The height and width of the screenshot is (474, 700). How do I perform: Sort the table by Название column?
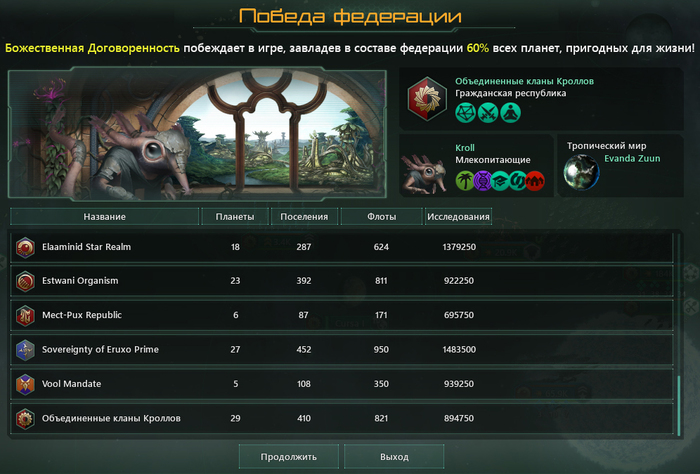[104, 216]
